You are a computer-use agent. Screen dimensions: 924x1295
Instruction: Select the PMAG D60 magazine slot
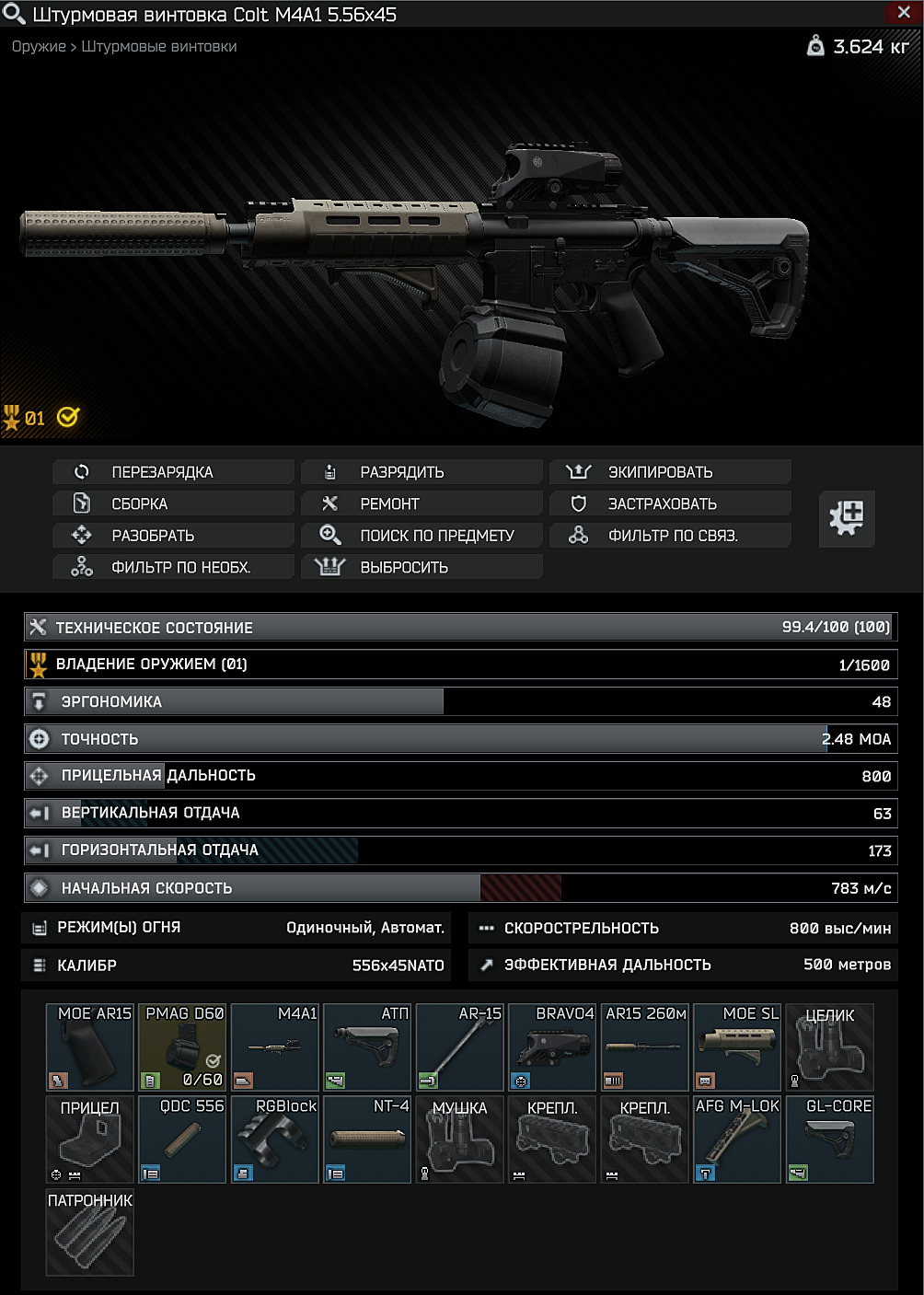[x=182, y=1047]
